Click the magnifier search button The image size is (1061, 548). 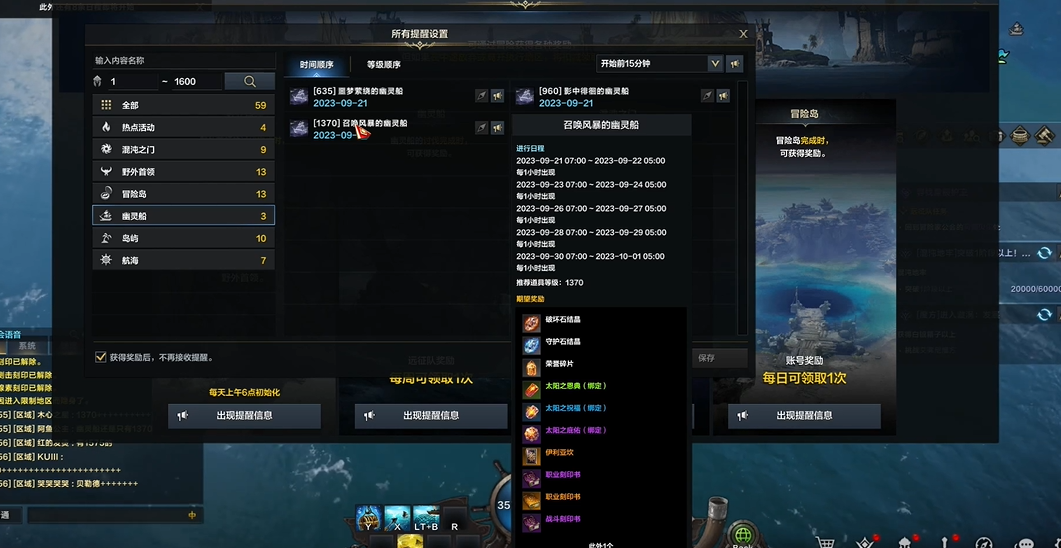point(249,81)
